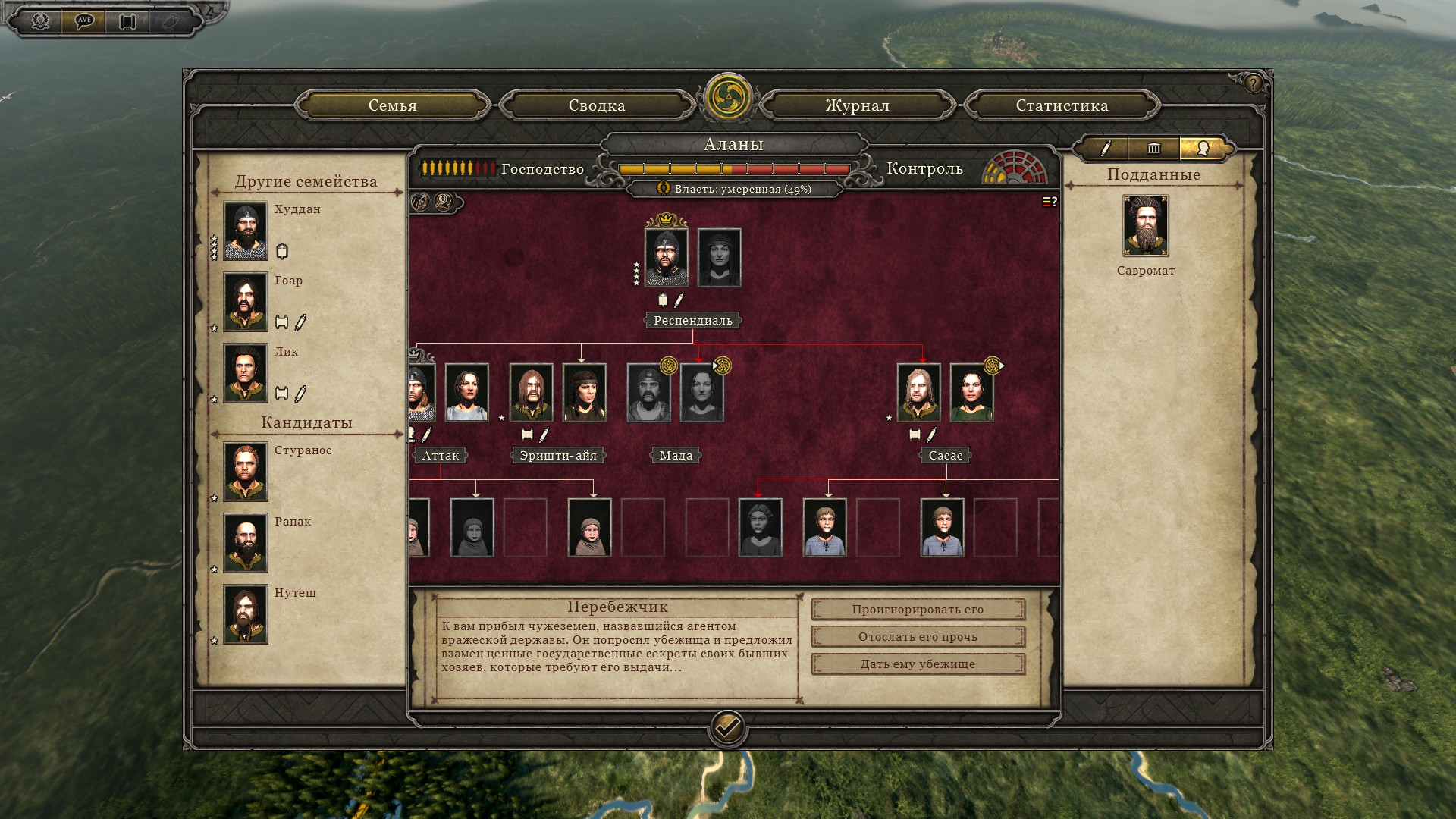Choose Отослать его прочь option
This screenshot has height=819, width=1456.
[918, 637]
